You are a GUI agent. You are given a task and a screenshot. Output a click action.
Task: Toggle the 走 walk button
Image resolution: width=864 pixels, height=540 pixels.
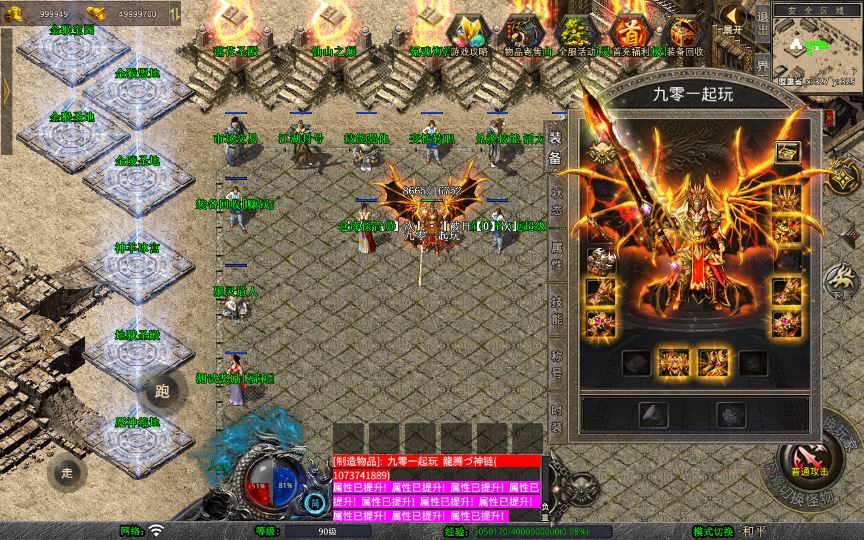tap(68, 470)
